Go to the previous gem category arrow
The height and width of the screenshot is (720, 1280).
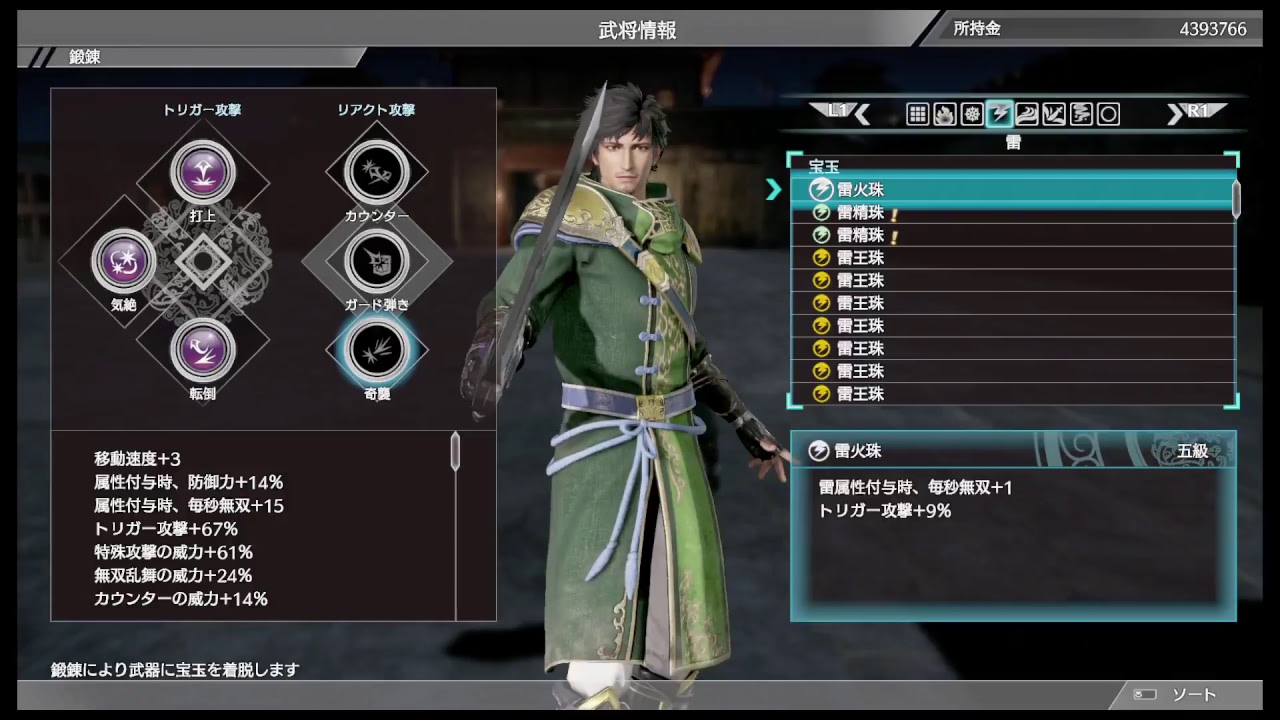click(x=861, y=114)
